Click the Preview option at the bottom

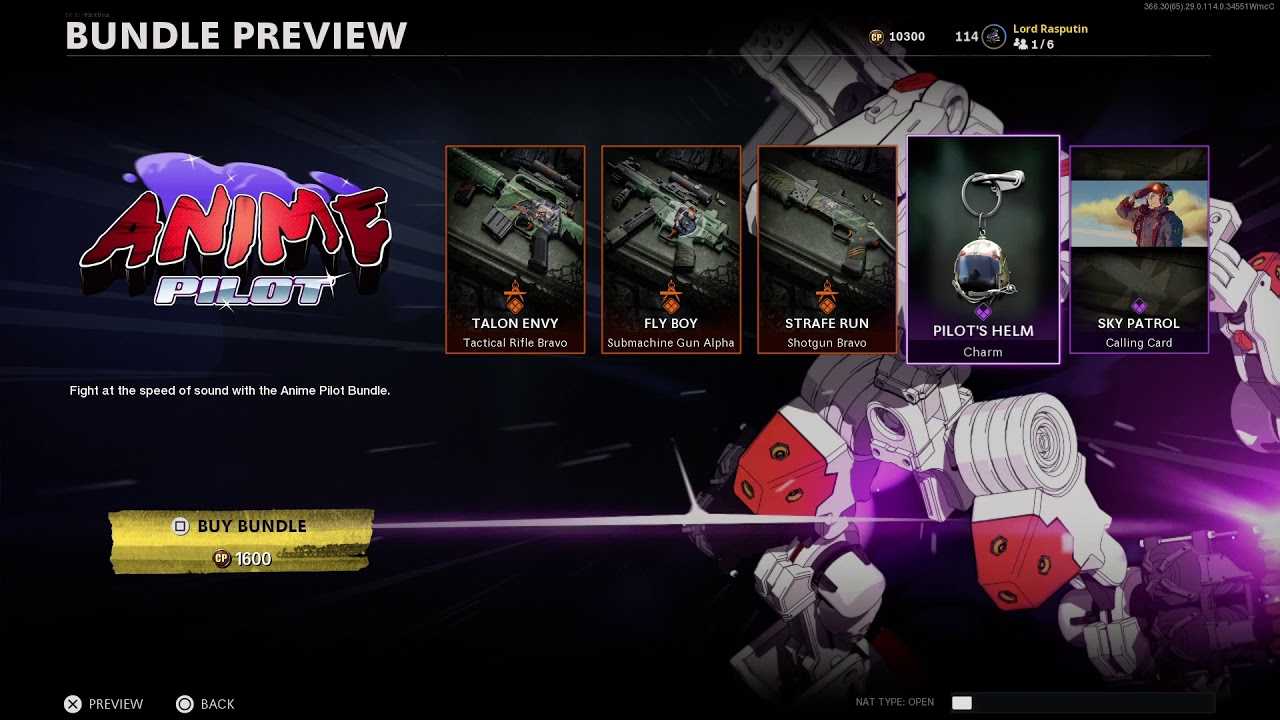tap(104, 704)
